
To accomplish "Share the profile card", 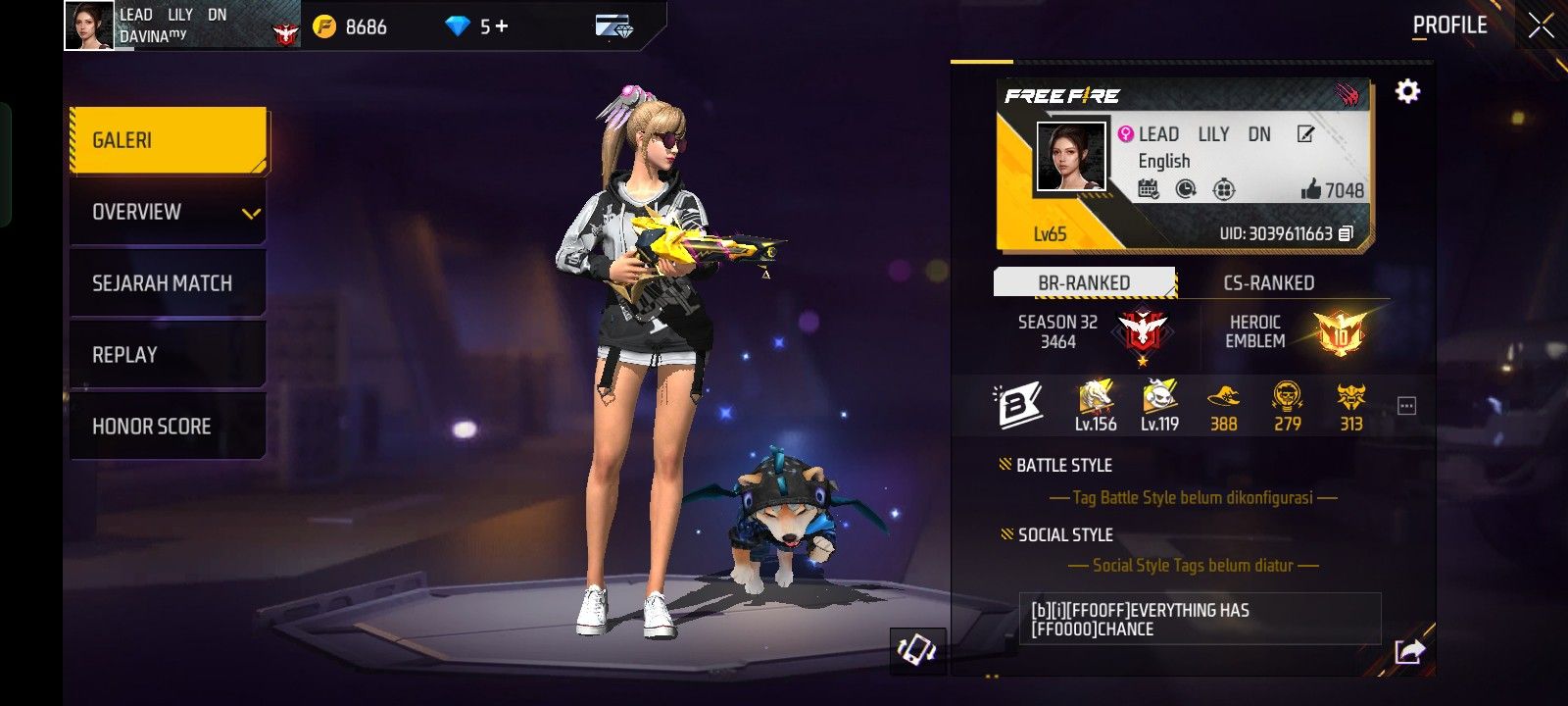I will (1408, 650).
